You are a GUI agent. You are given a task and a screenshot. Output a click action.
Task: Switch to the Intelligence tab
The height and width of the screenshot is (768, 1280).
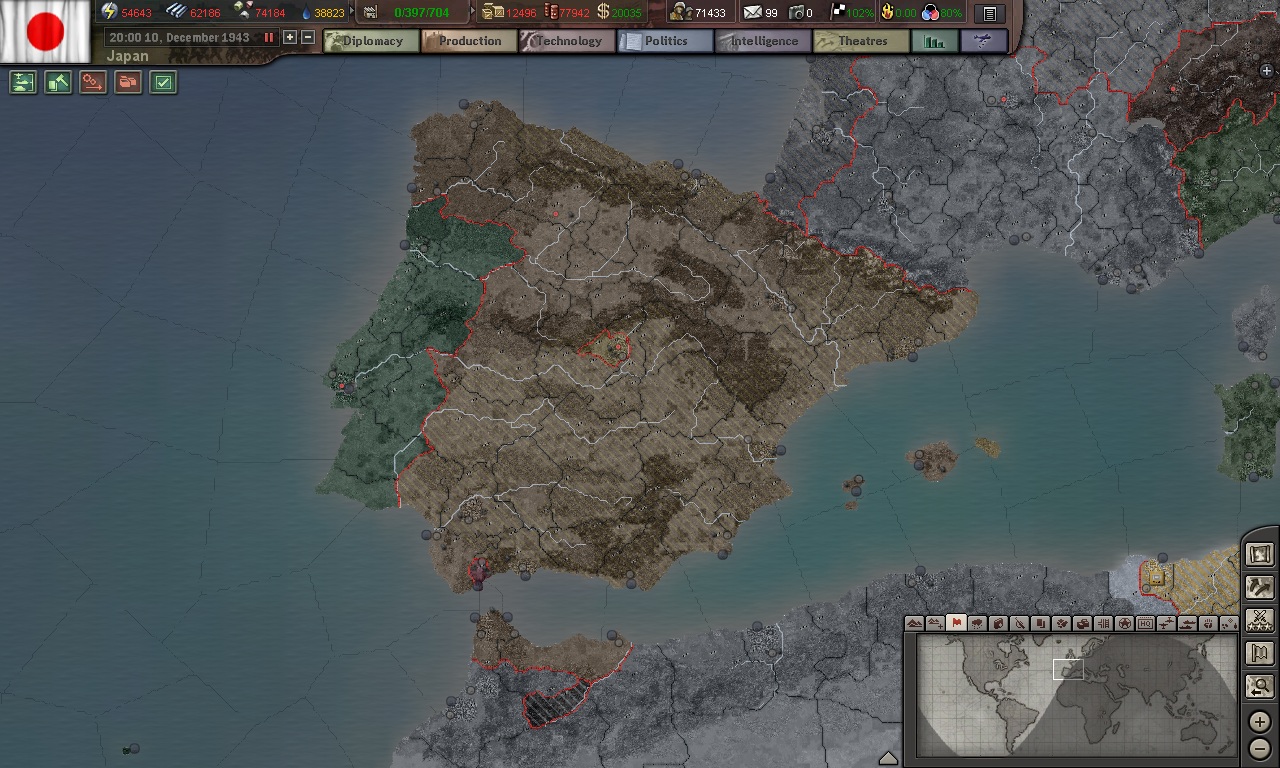click(762, 41)
